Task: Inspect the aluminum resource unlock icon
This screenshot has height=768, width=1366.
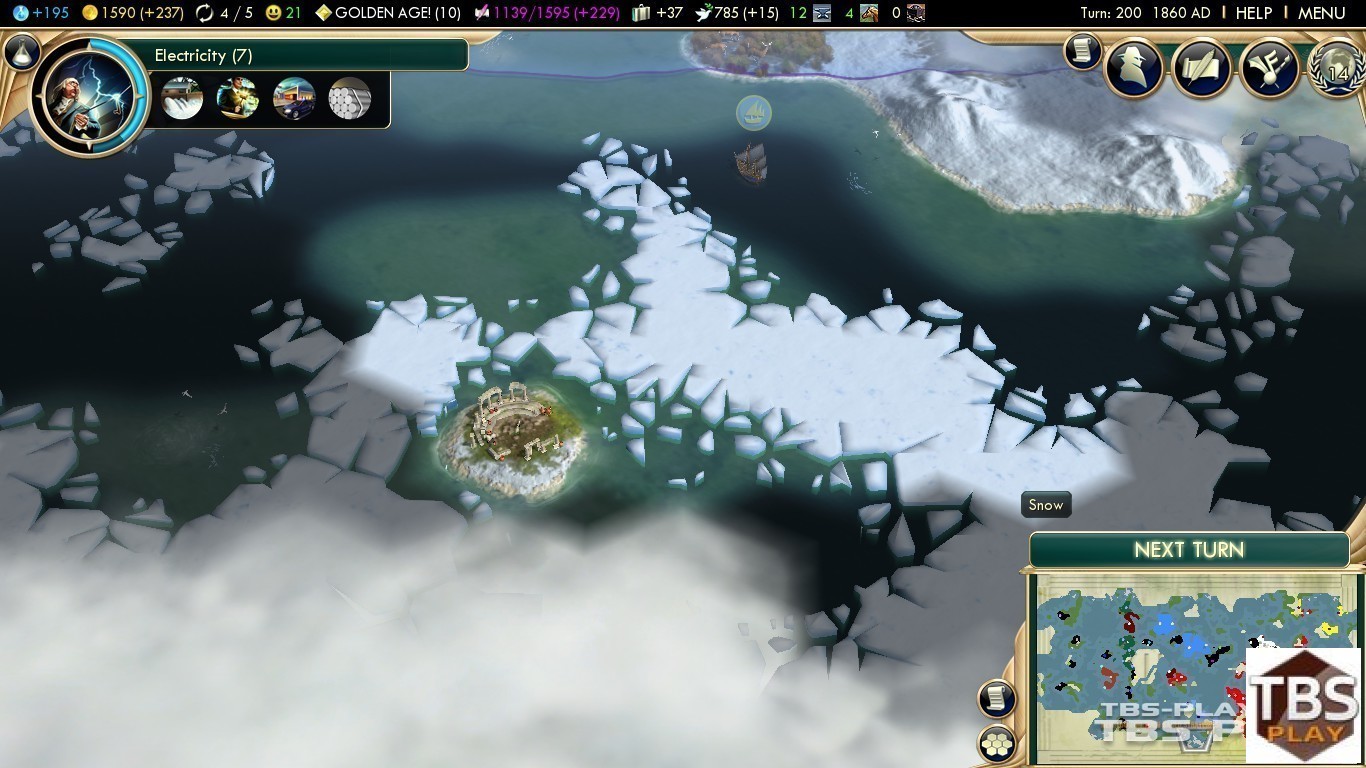Action: click(350, 98)
